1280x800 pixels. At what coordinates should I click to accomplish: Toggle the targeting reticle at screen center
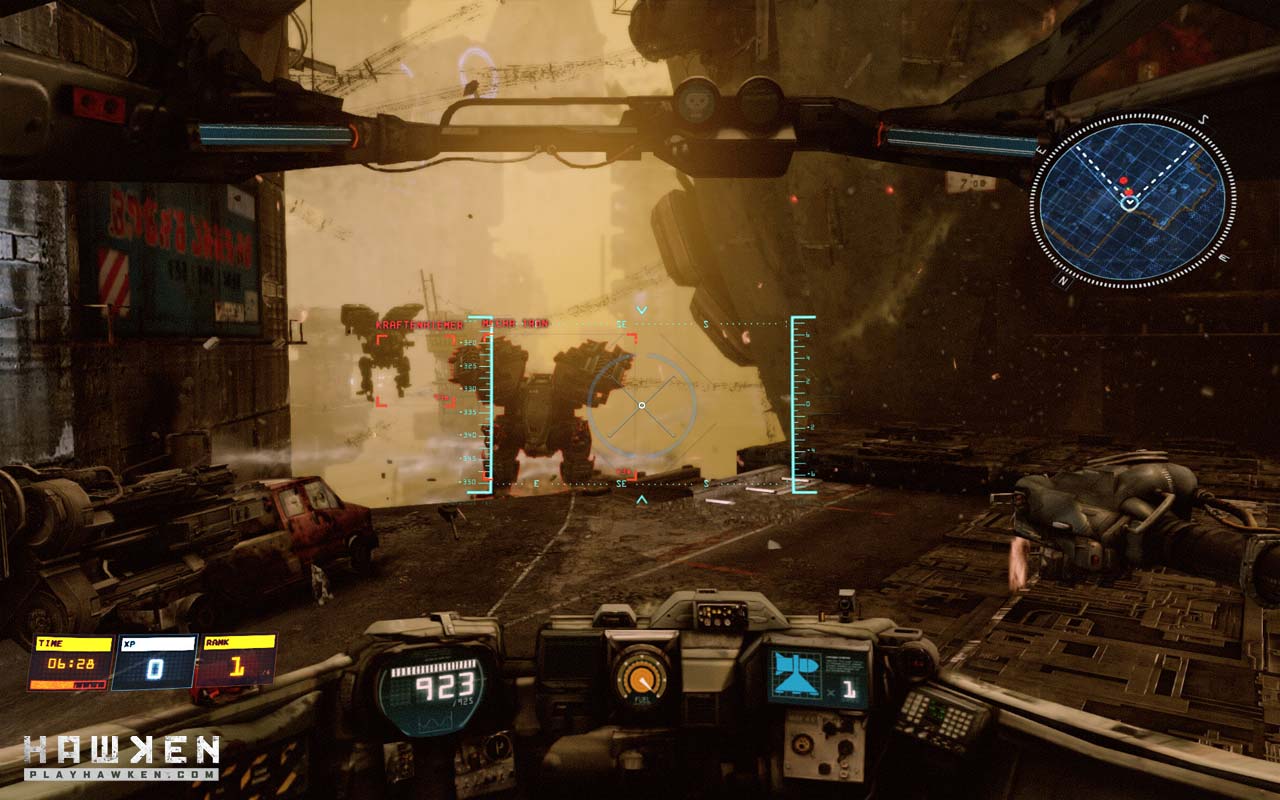[x=640, y=405]
